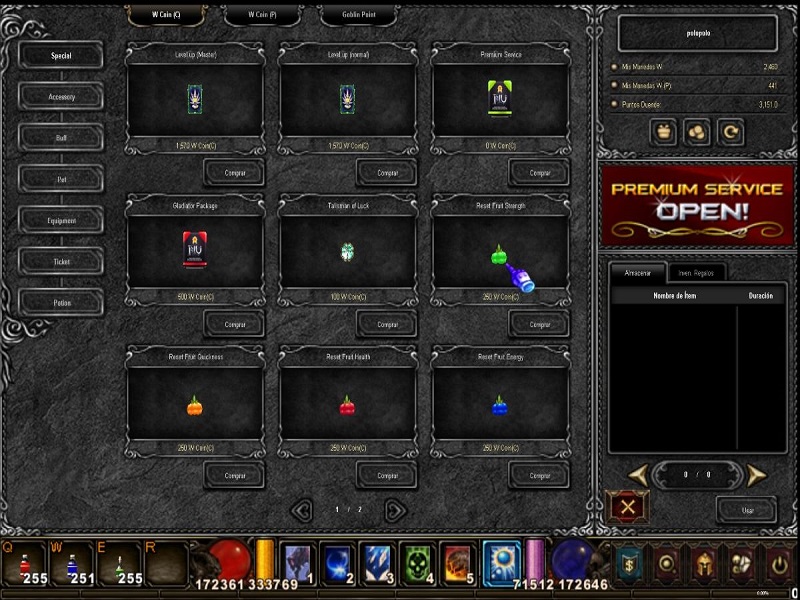Show the Pet category items
This screenshot has width=800, height=600.
point(61,179)
